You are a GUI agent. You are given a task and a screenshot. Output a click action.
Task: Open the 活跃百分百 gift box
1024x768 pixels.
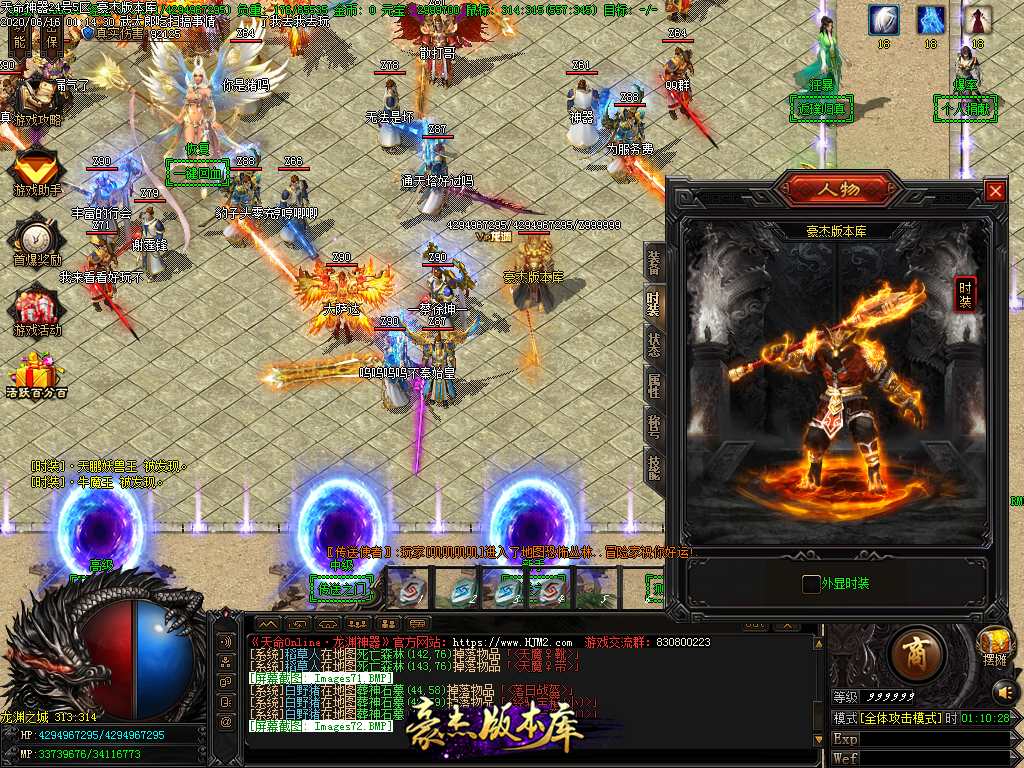pos(36,375)
